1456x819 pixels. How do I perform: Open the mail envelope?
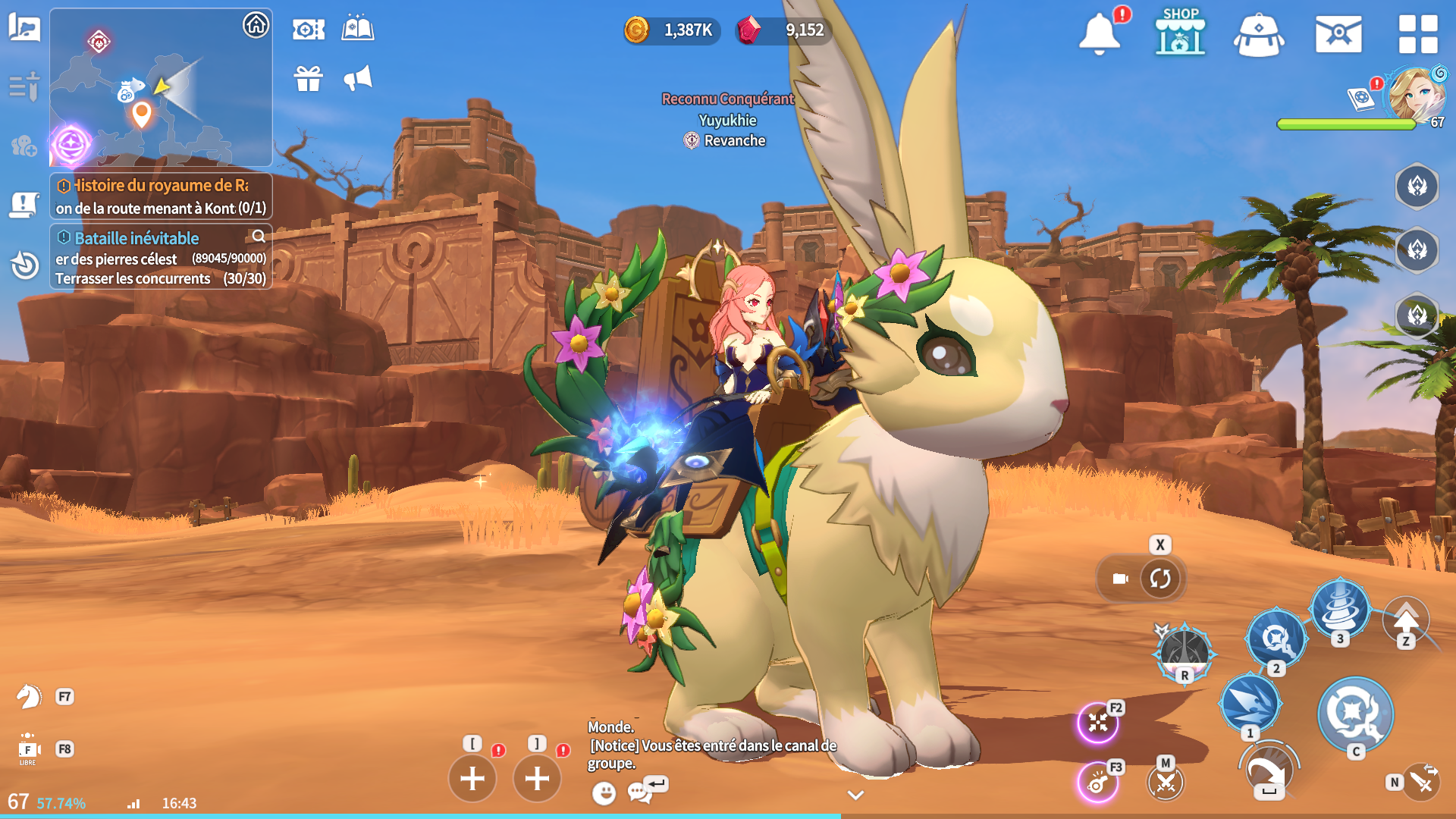pos(1338,34)
